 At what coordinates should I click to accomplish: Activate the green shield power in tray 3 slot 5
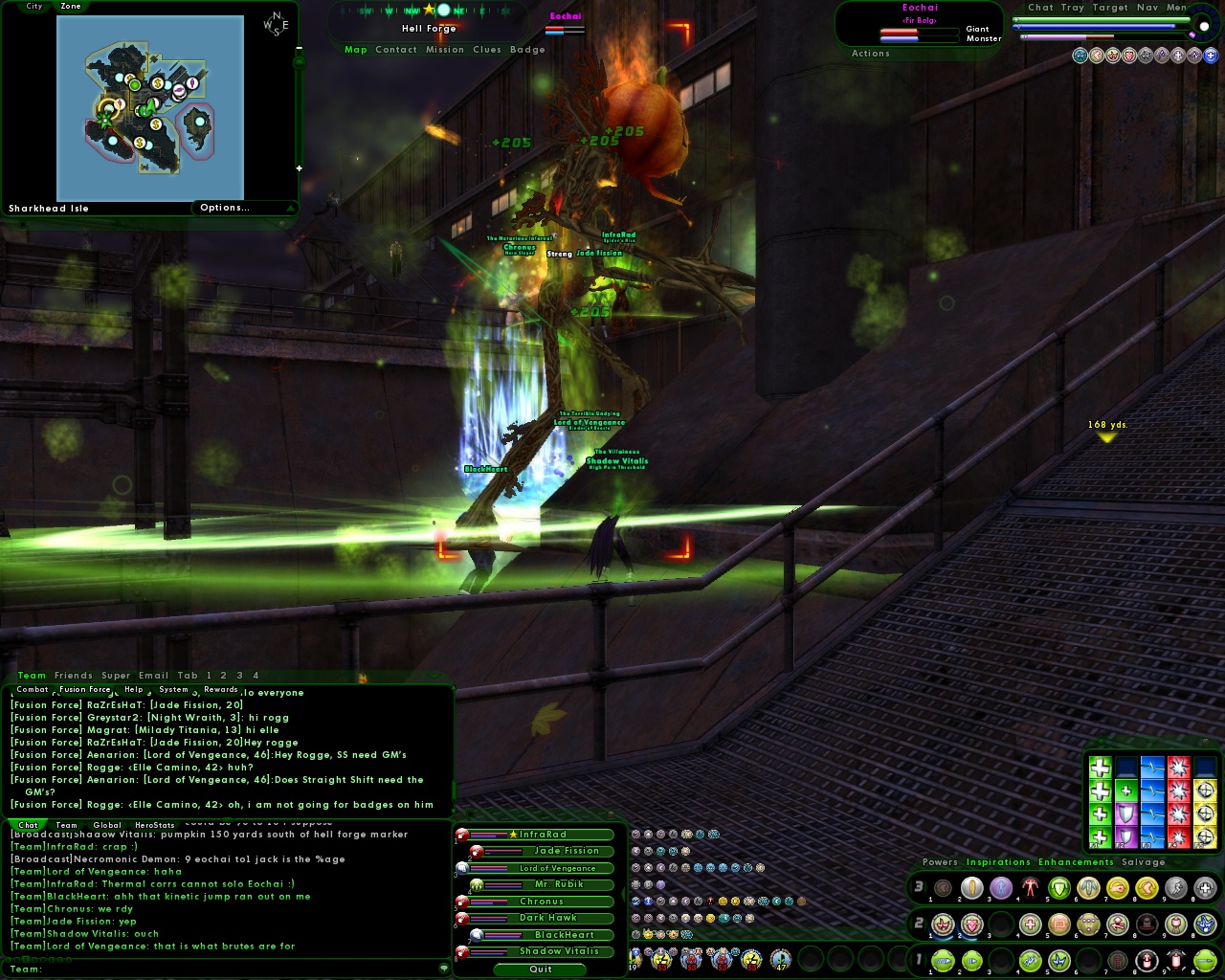click(1061, 888)
